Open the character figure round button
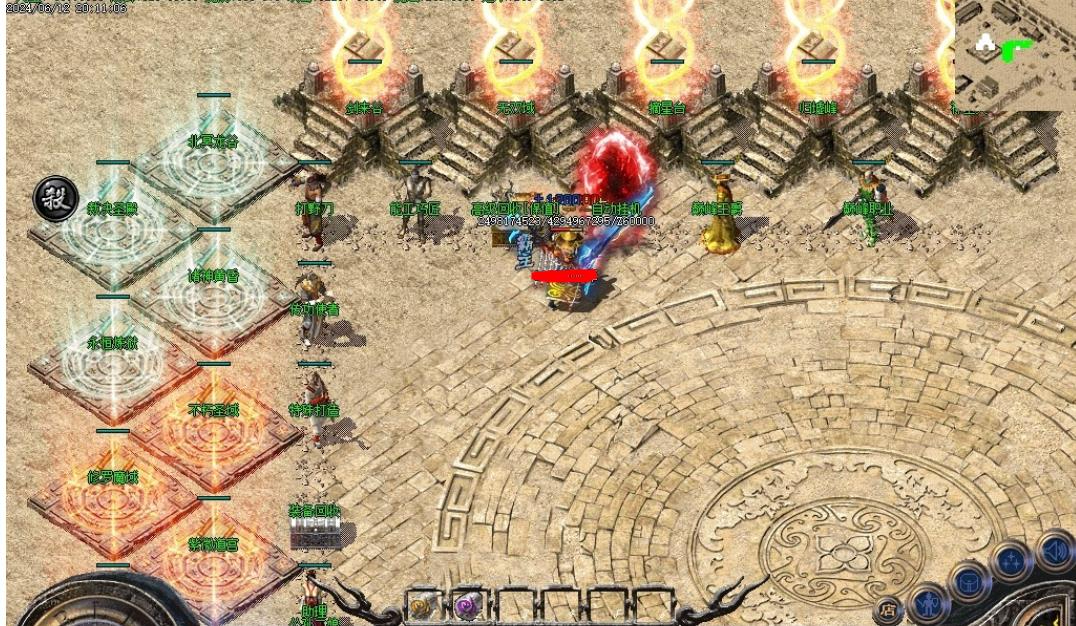This screenshot has height=626, width=1076. click(x=930, y=604)
